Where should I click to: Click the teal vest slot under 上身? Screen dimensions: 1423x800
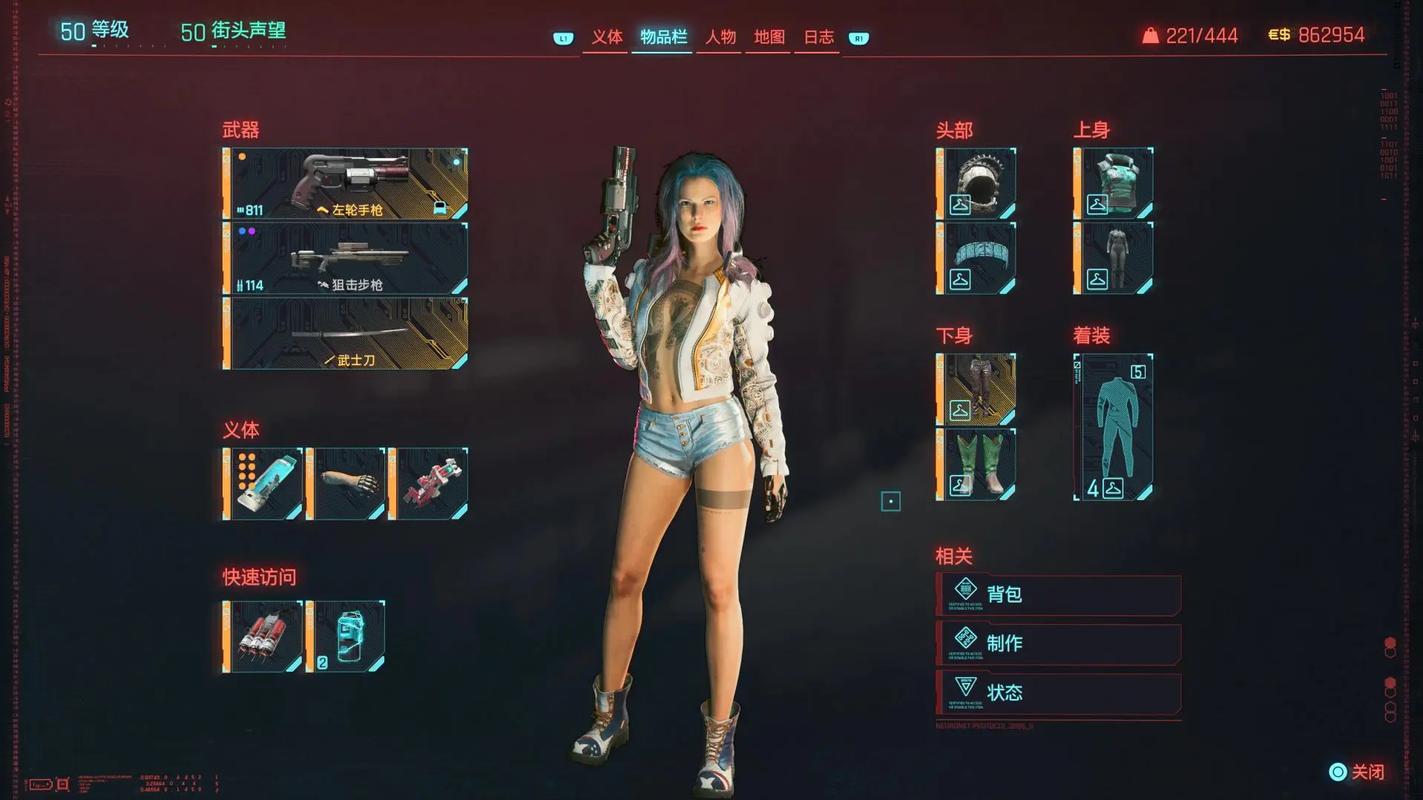(1113, 183)
